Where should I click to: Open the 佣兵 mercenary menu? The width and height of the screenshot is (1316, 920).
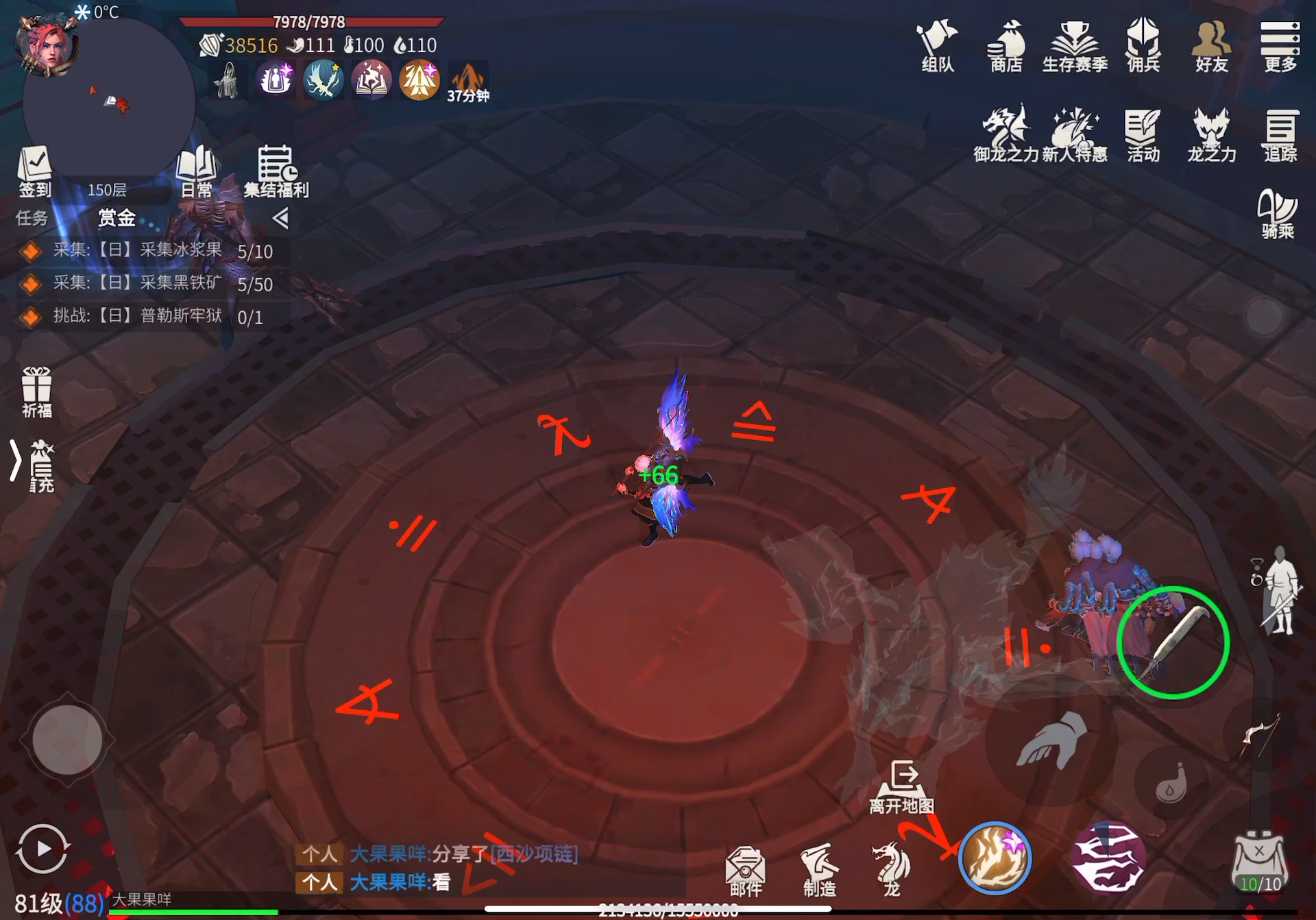click(1143, 45)
